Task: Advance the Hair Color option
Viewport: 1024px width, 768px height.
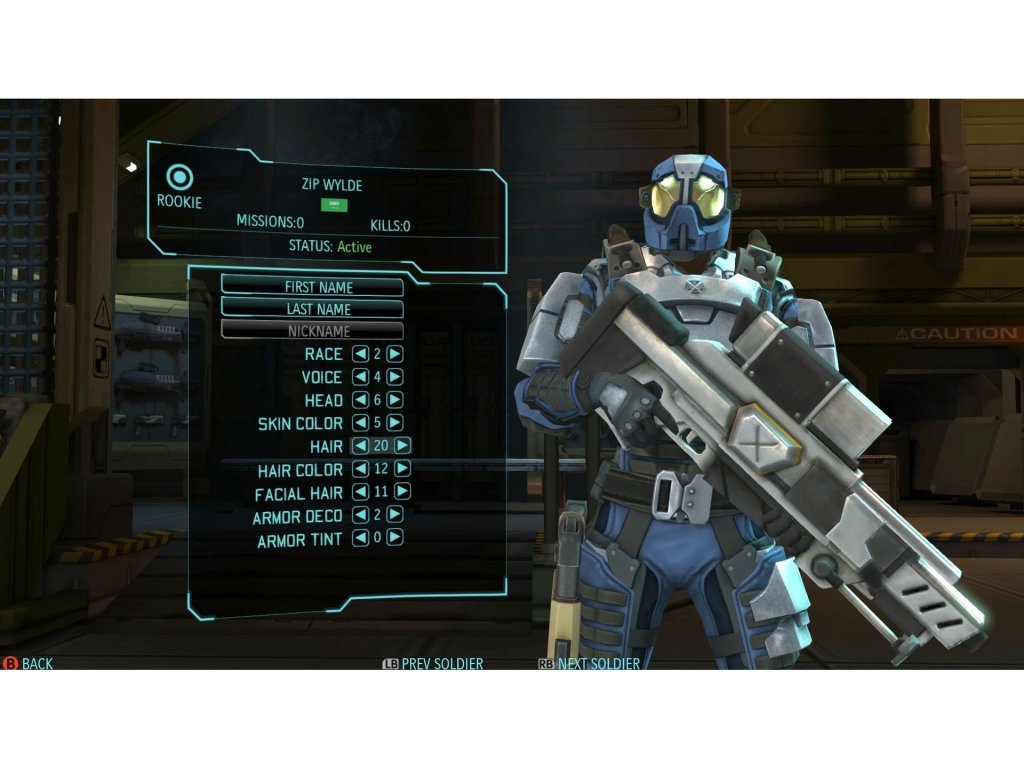Action: point(403,469)
